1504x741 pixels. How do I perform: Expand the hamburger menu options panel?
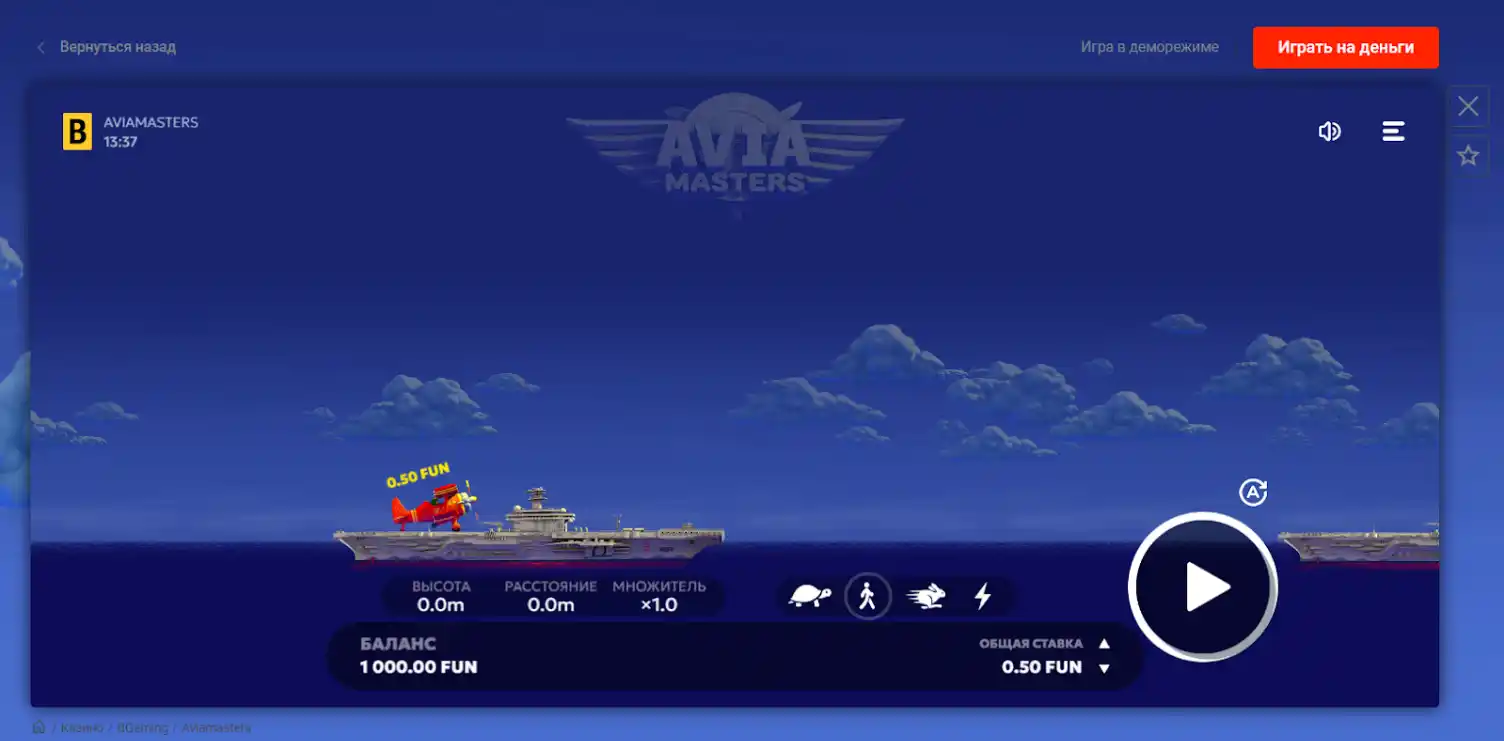(1394, 130)
